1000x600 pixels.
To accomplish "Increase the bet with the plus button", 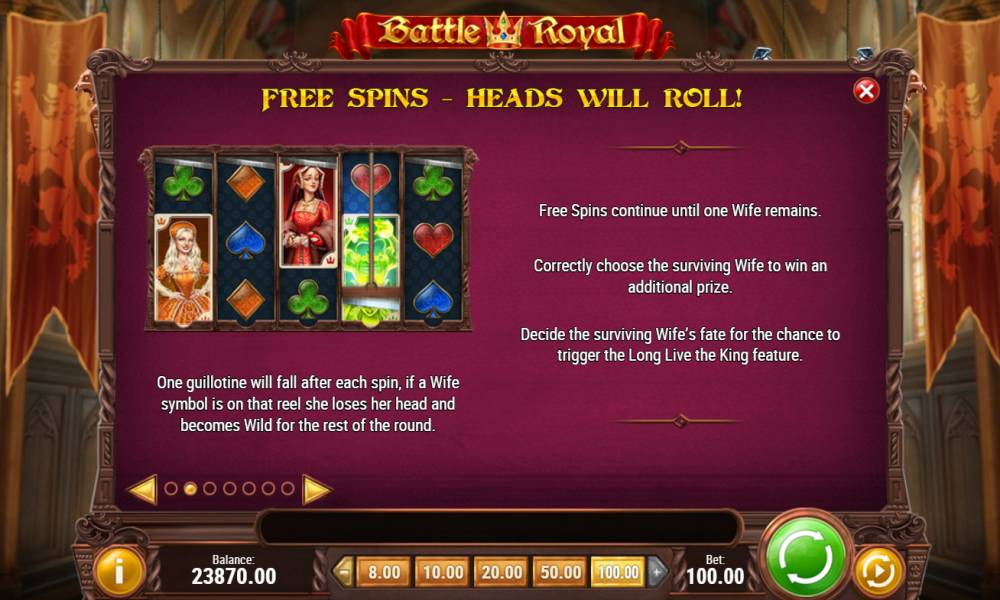I will (x=657, y=572).
